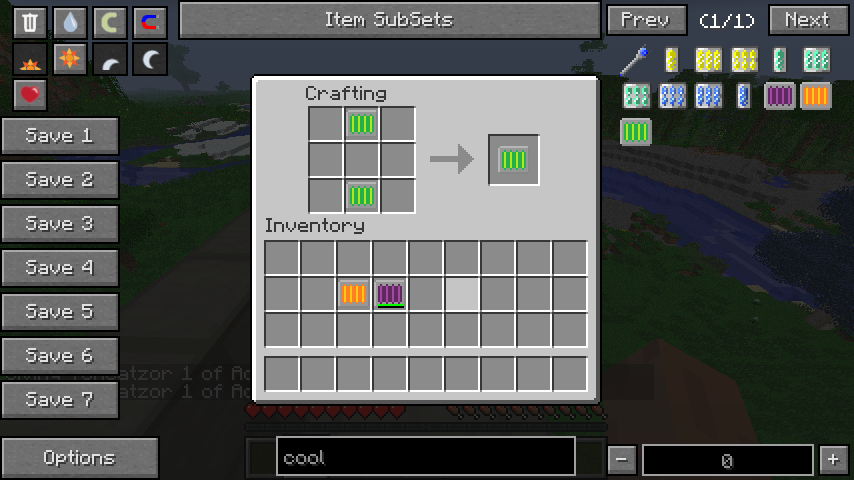Decrease item quantity with the minus button

pyautogui.click(x=621, y=460)
